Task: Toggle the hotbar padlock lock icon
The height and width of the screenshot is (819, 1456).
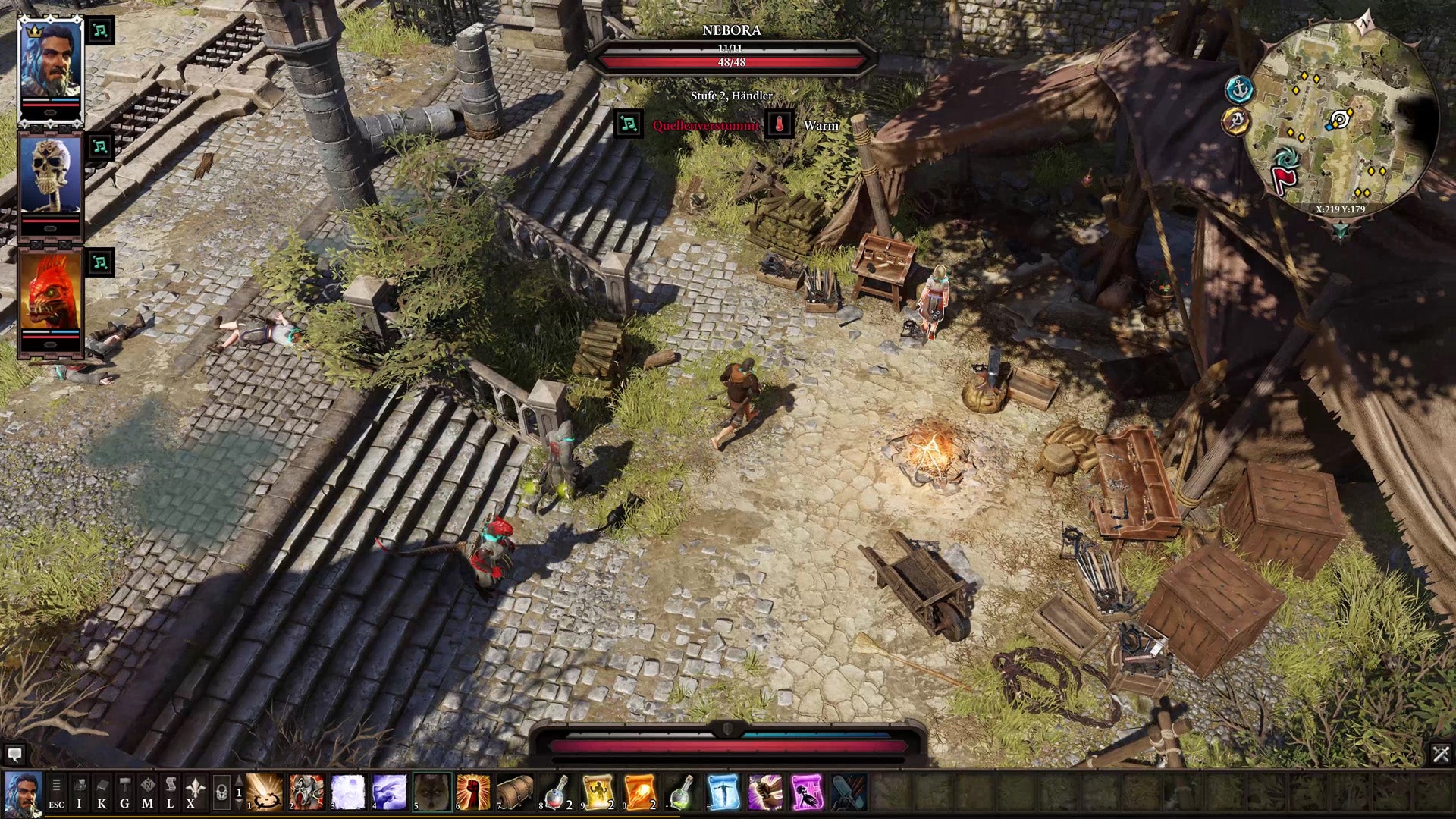Action: pyautogui.click(x=220, y=792)
